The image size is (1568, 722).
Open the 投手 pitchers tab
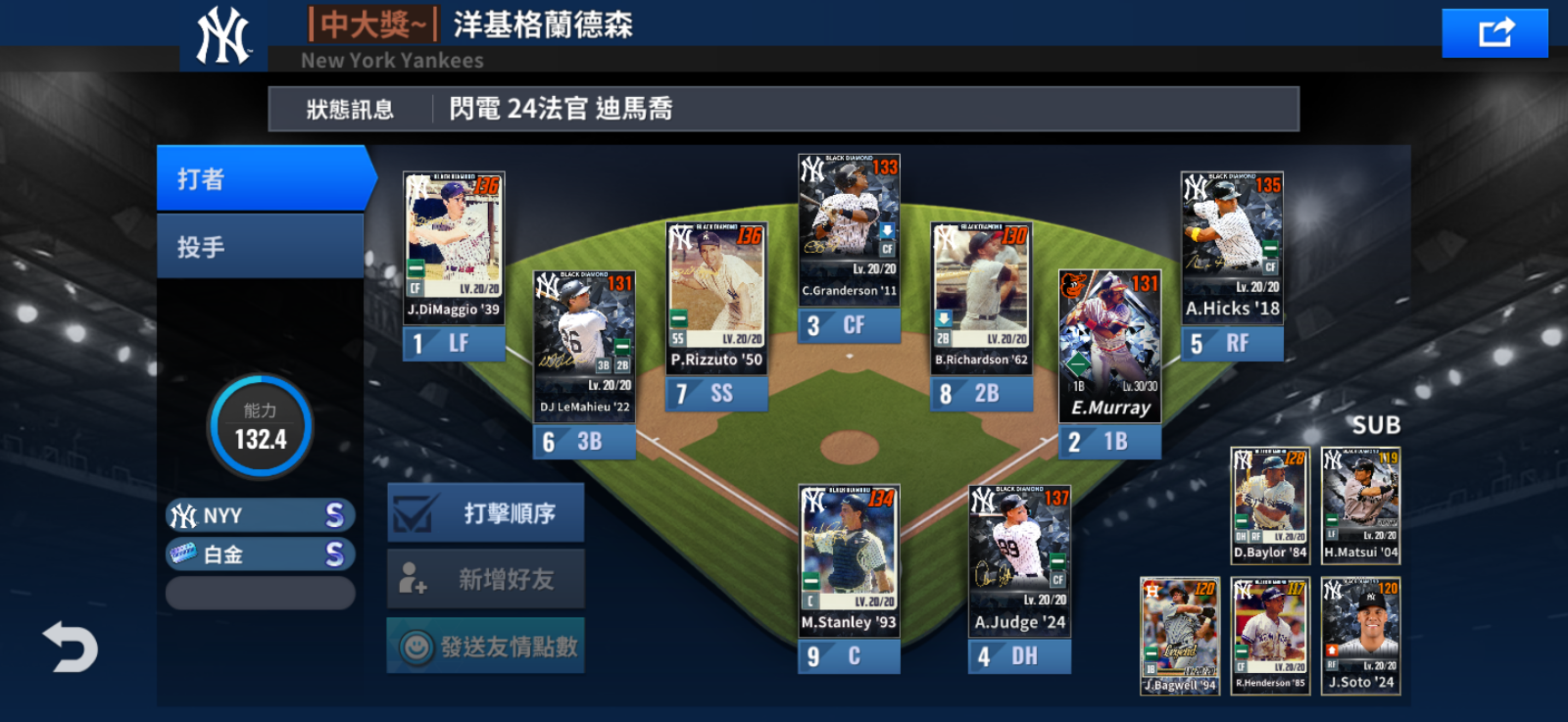[261, 247]
